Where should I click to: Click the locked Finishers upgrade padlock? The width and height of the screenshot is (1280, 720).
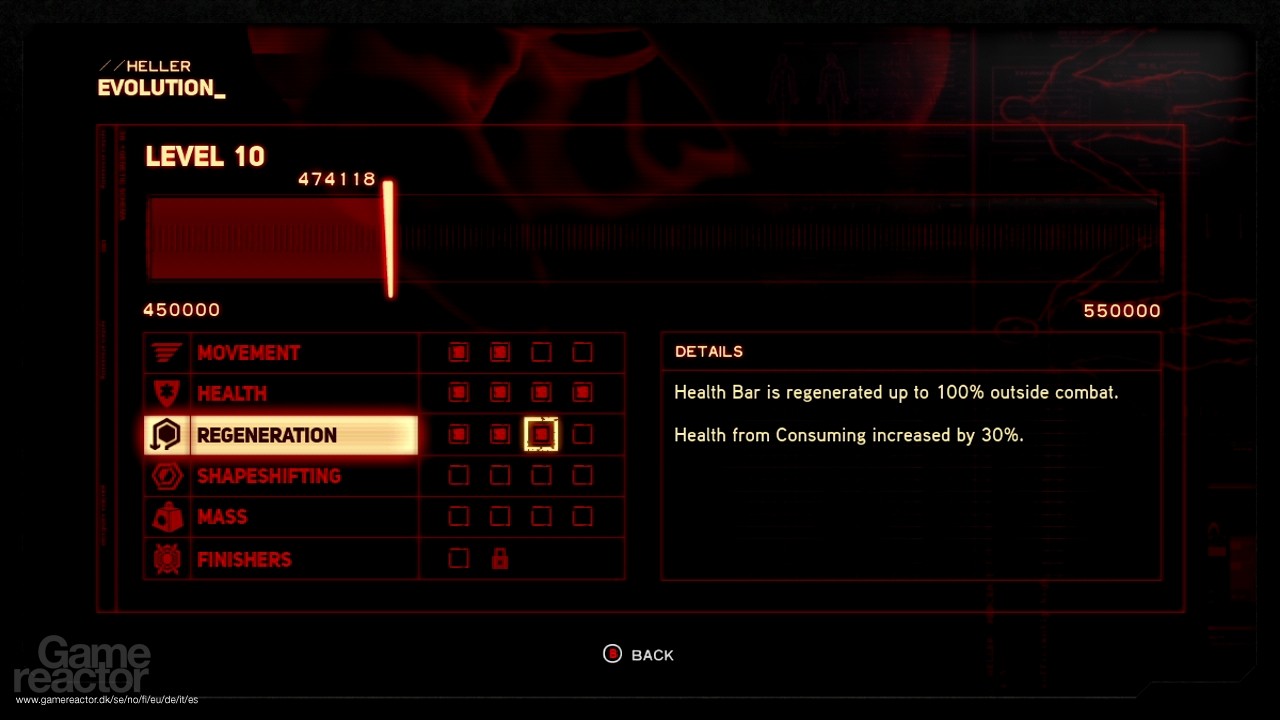coord(499,558)
